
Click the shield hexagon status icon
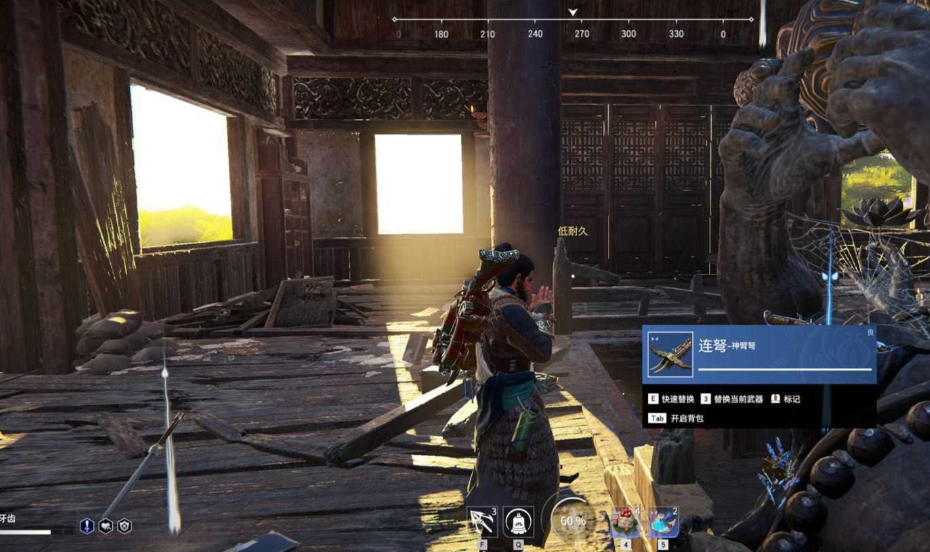(124, 525)
